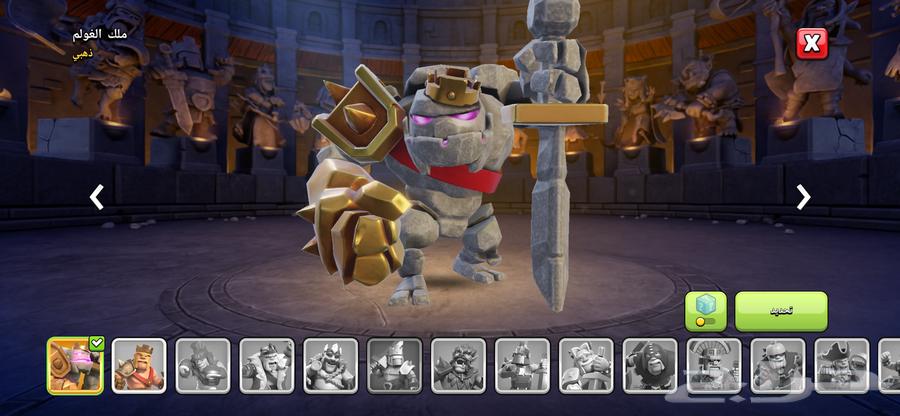
Task: Close the hero skin screen
Action: tap(811, 43)
